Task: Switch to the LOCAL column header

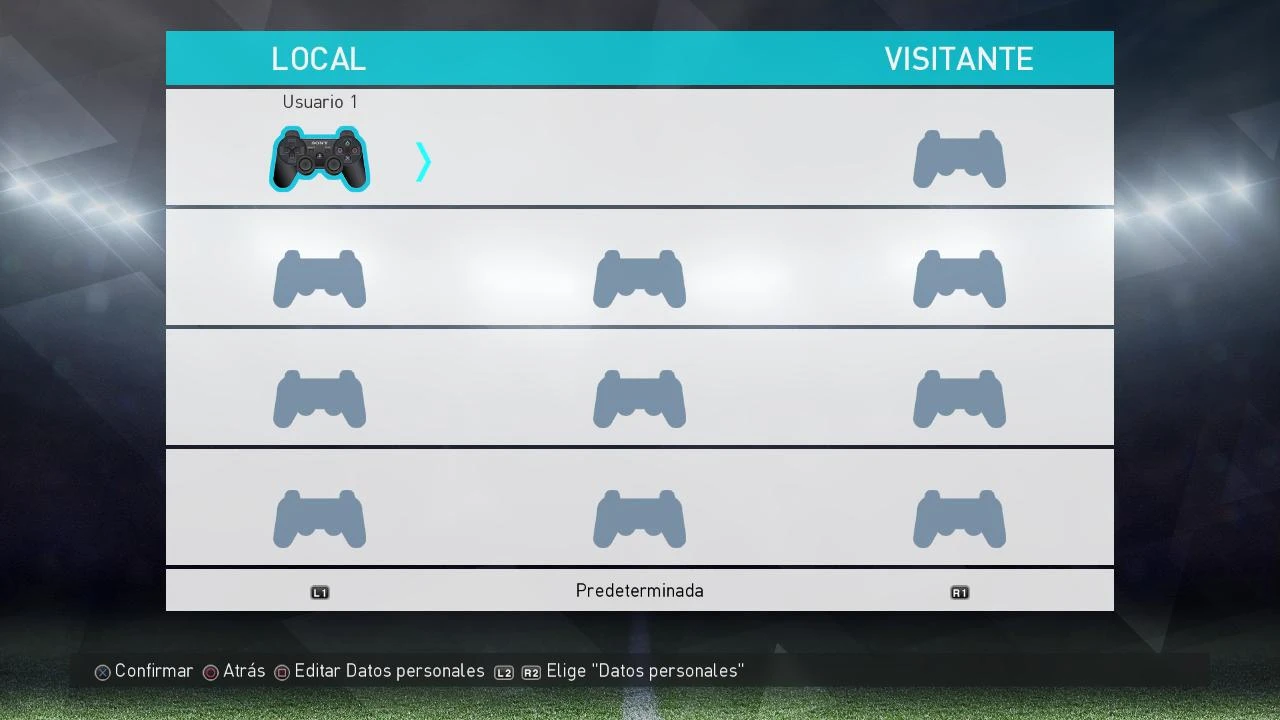Action: click(318, 58)
